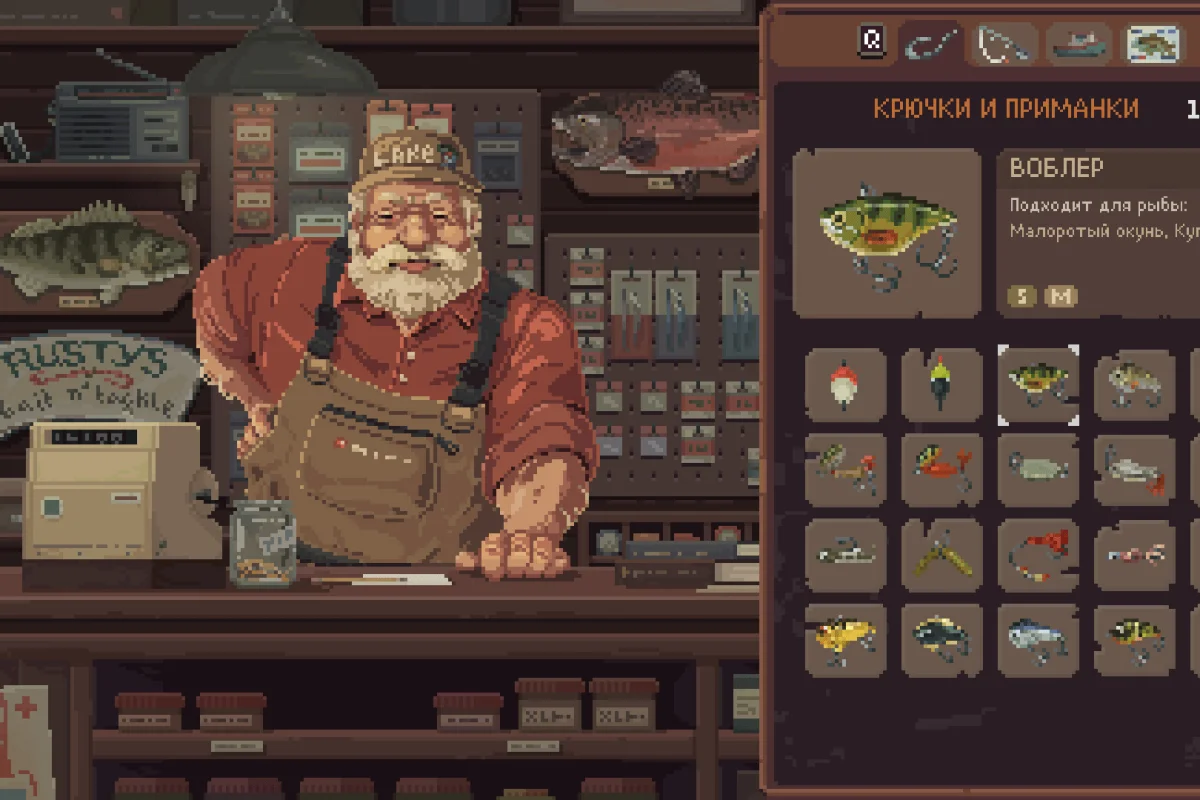Image resolution: width=1200 pixels, height=800 pixels.
Task: Select the pale grey-brown wobbler lure
Action: click(x=1134, y=384)
